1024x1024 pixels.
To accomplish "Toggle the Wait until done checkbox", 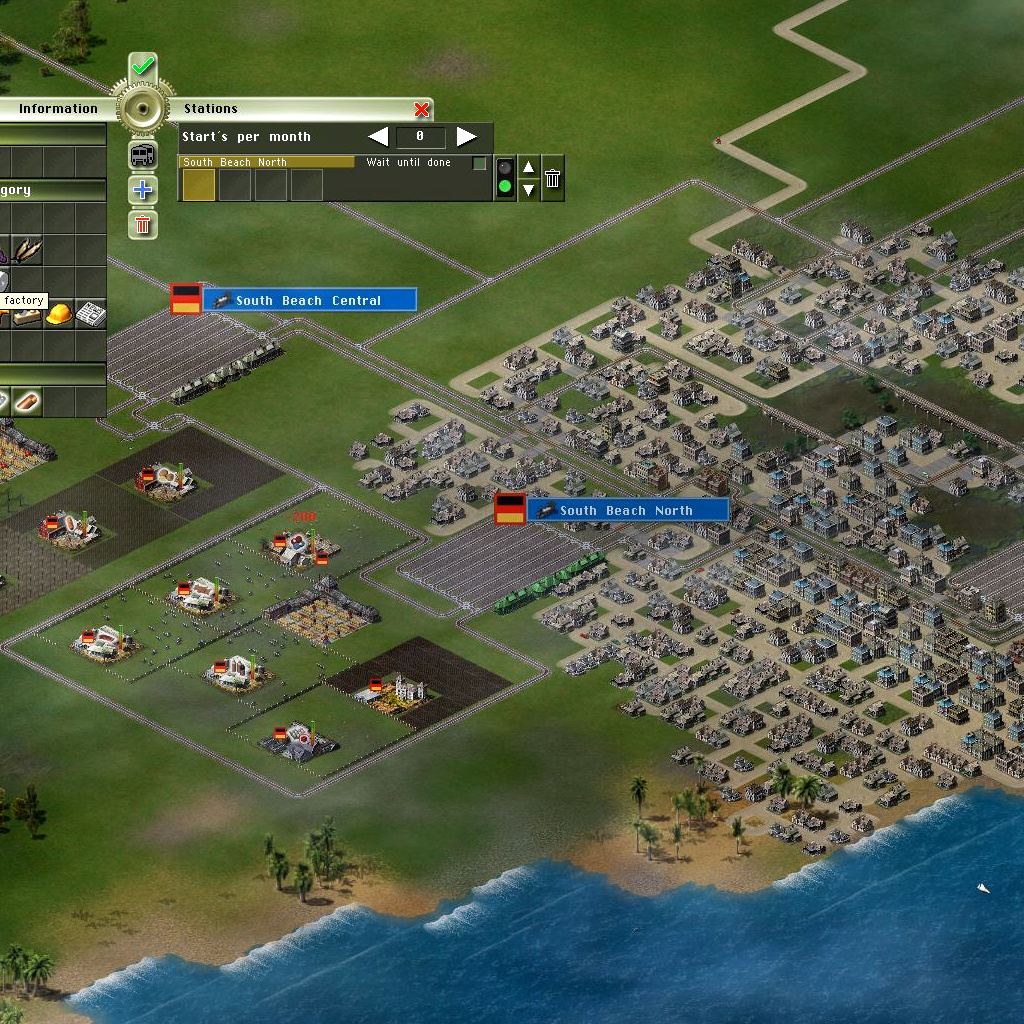I will (480, 163).
